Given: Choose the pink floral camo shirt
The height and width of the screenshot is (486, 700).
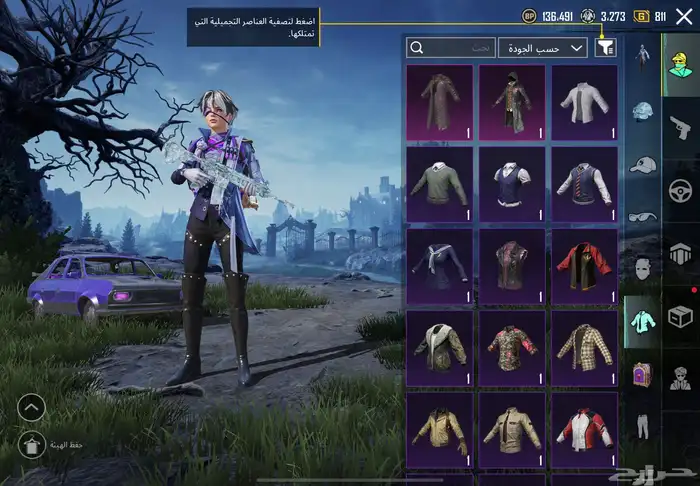Looking at the screenshot, I should (512, 347).
